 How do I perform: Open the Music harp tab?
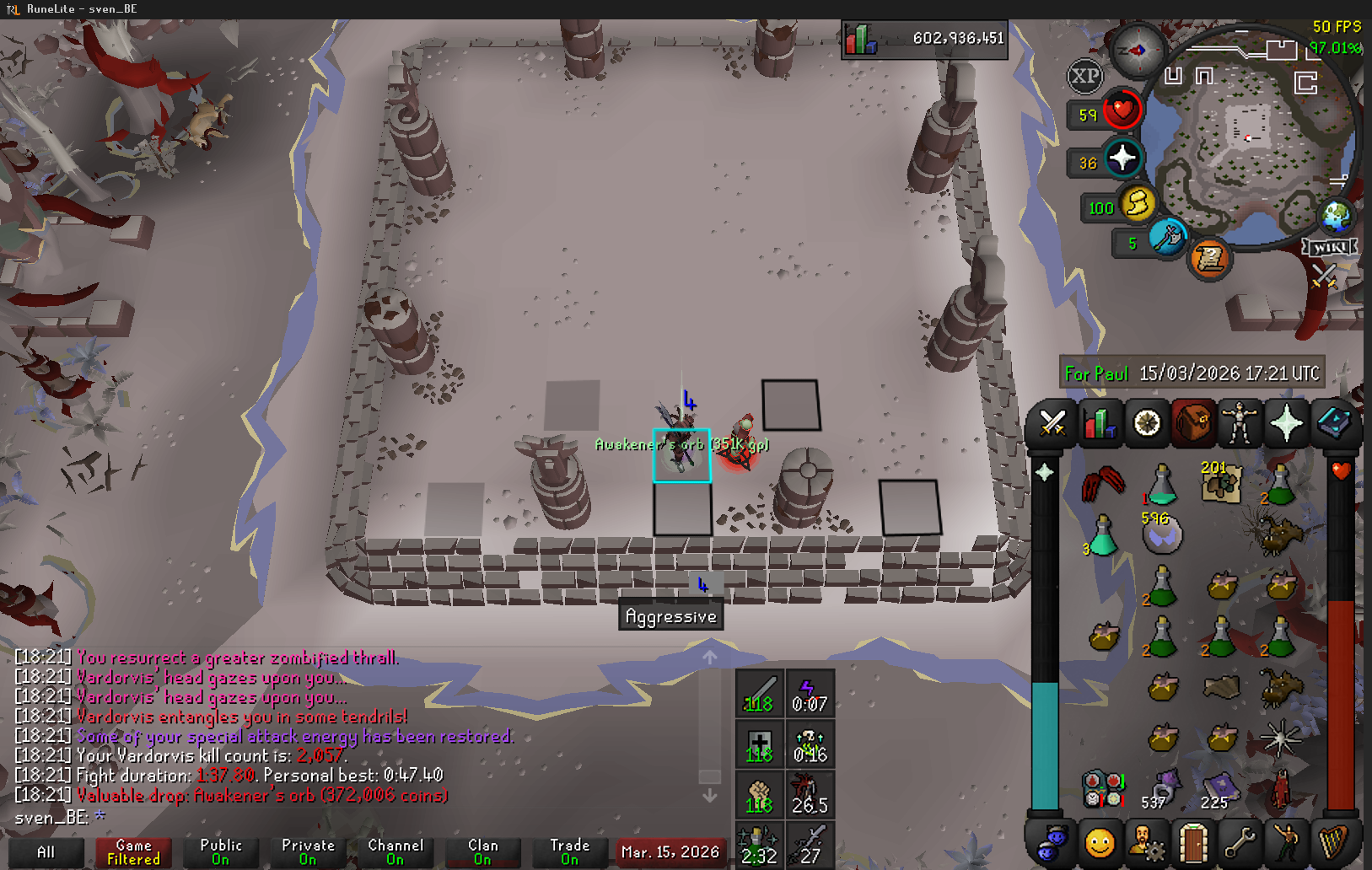pyautogui.click(x=1334, y=842)
